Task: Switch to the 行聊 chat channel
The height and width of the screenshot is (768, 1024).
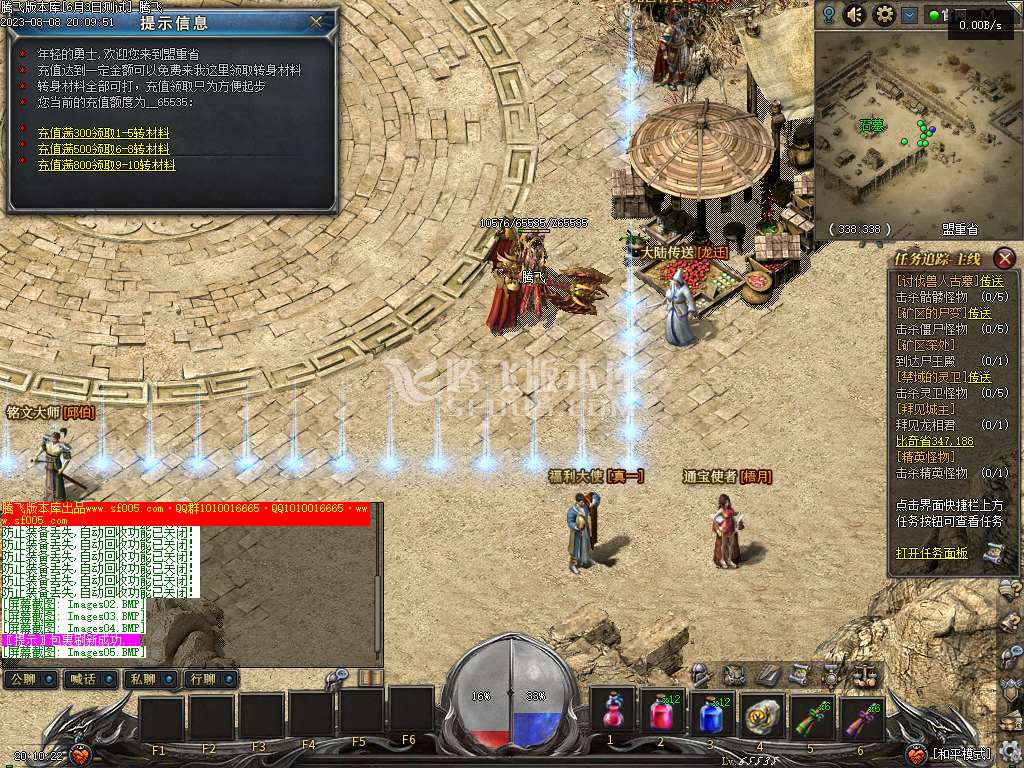Action: click(204, 680)
